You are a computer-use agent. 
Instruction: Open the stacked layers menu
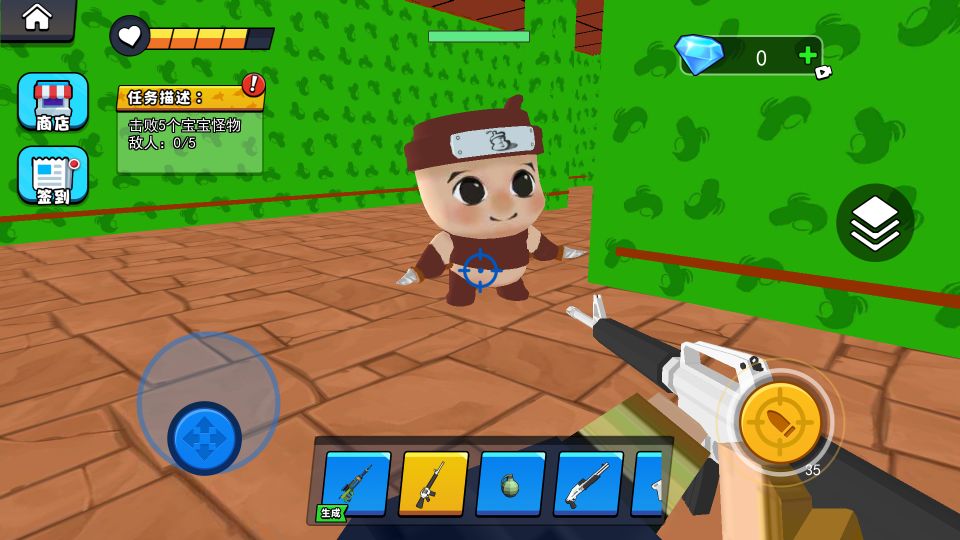(x=874, y=223)
